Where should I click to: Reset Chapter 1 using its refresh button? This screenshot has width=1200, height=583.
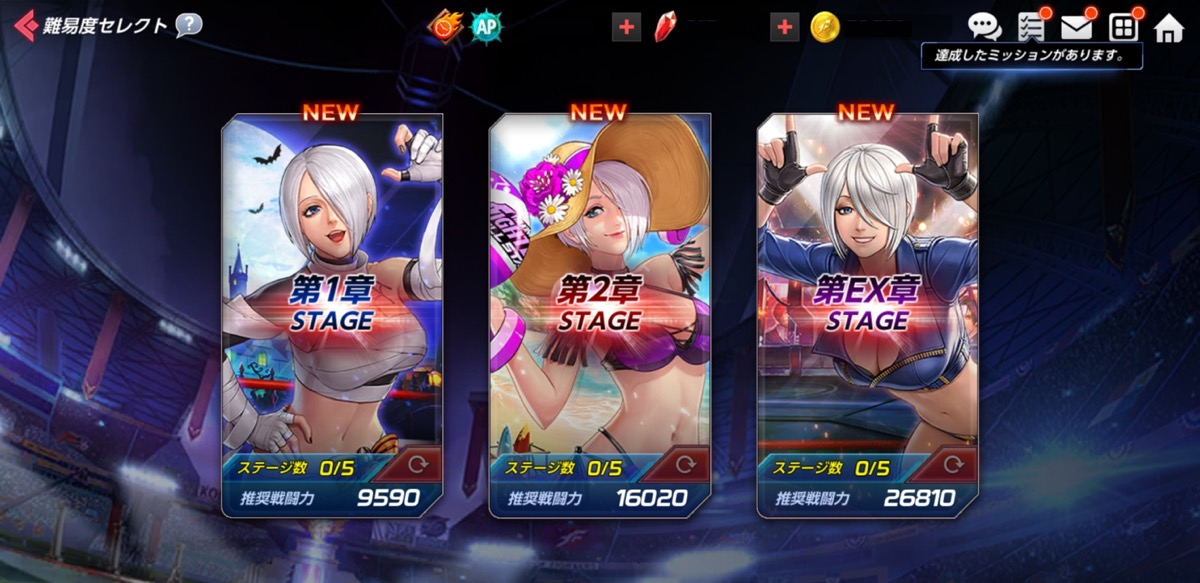click(416, 466)
